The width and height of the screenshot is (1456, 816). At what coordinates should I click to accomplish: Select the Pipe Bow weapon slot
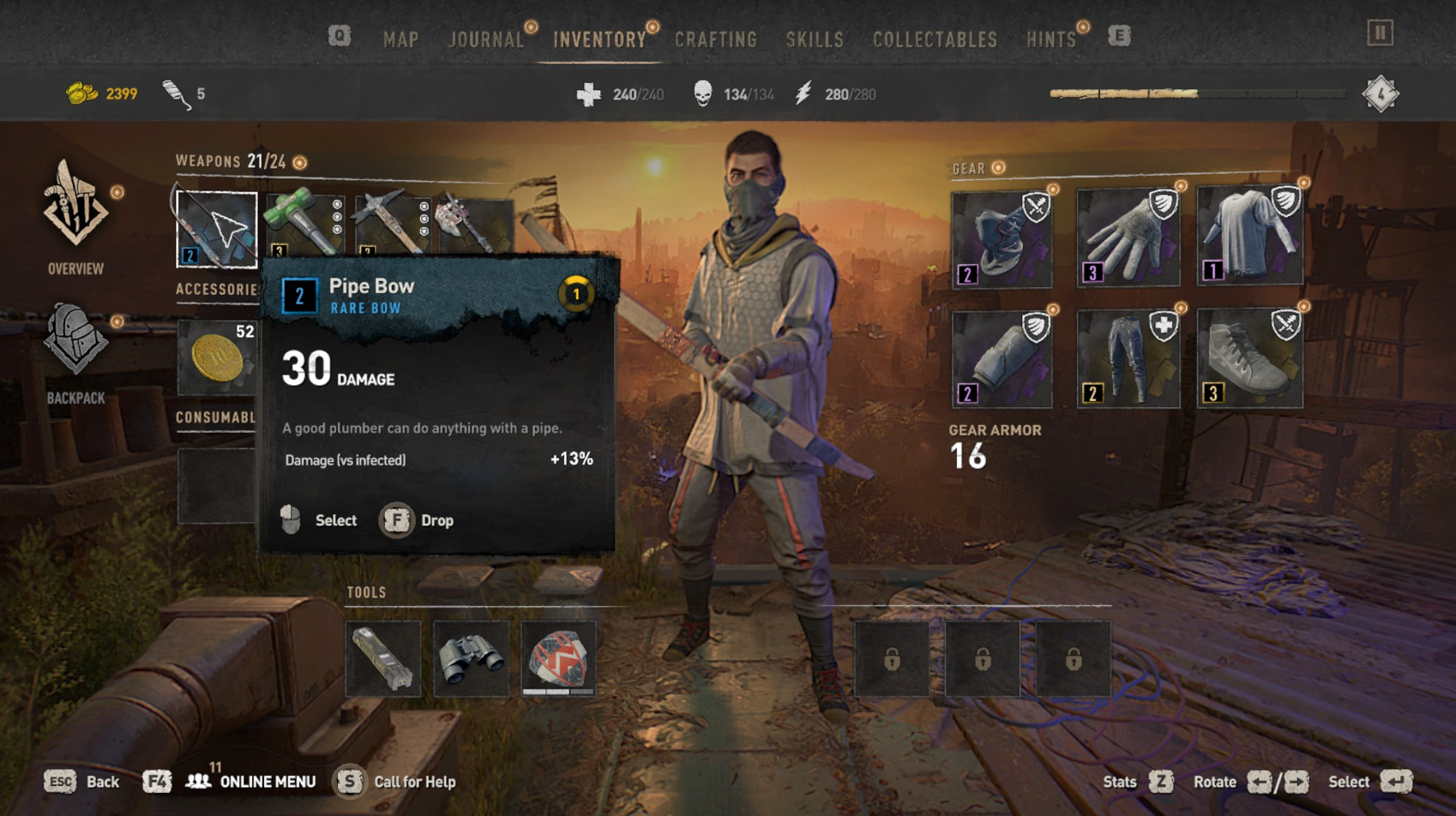coord(216,229)
